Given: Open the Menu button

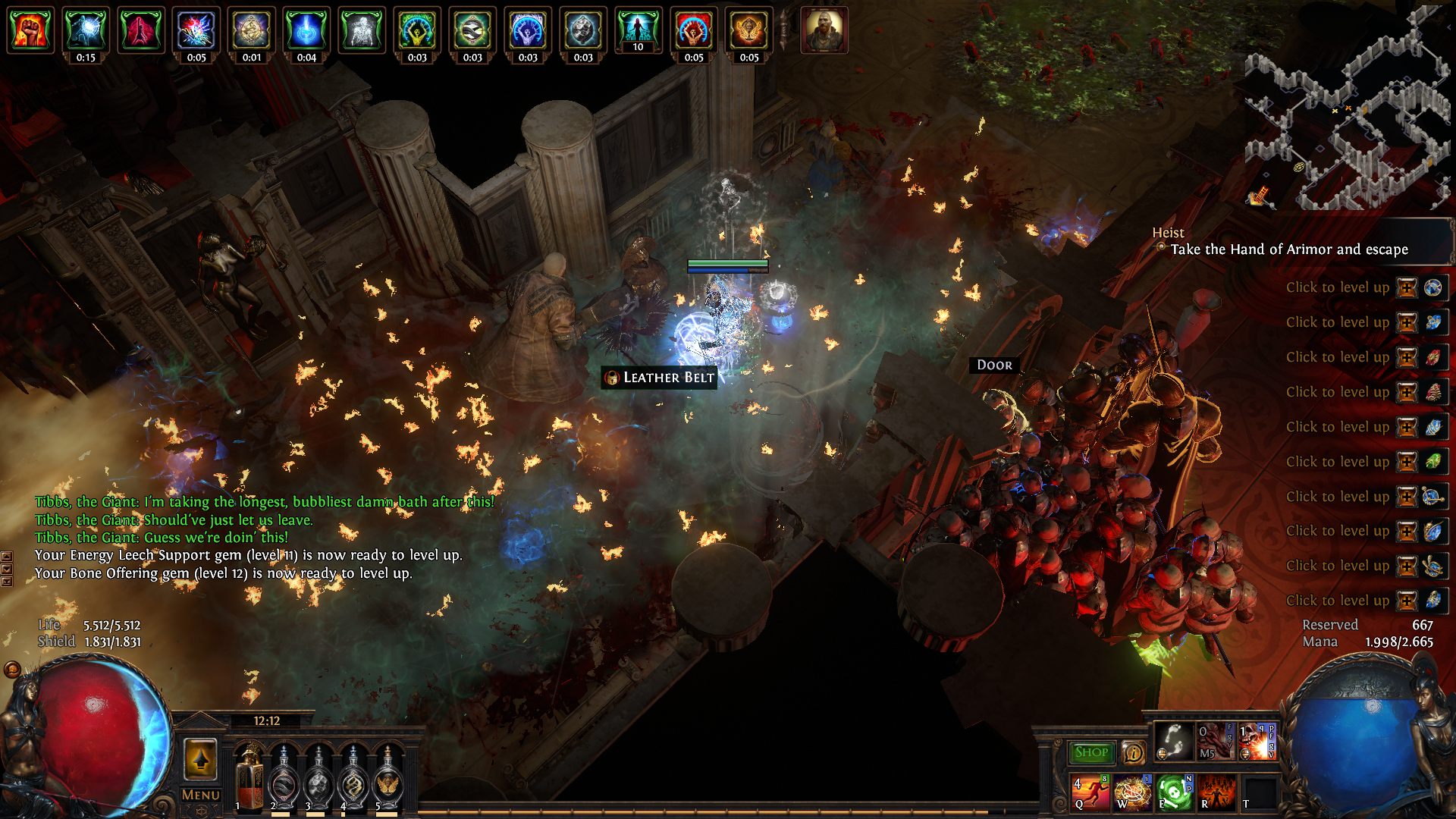Looking at the screenshot, I should pyautogui.click(x=201, y=795).
